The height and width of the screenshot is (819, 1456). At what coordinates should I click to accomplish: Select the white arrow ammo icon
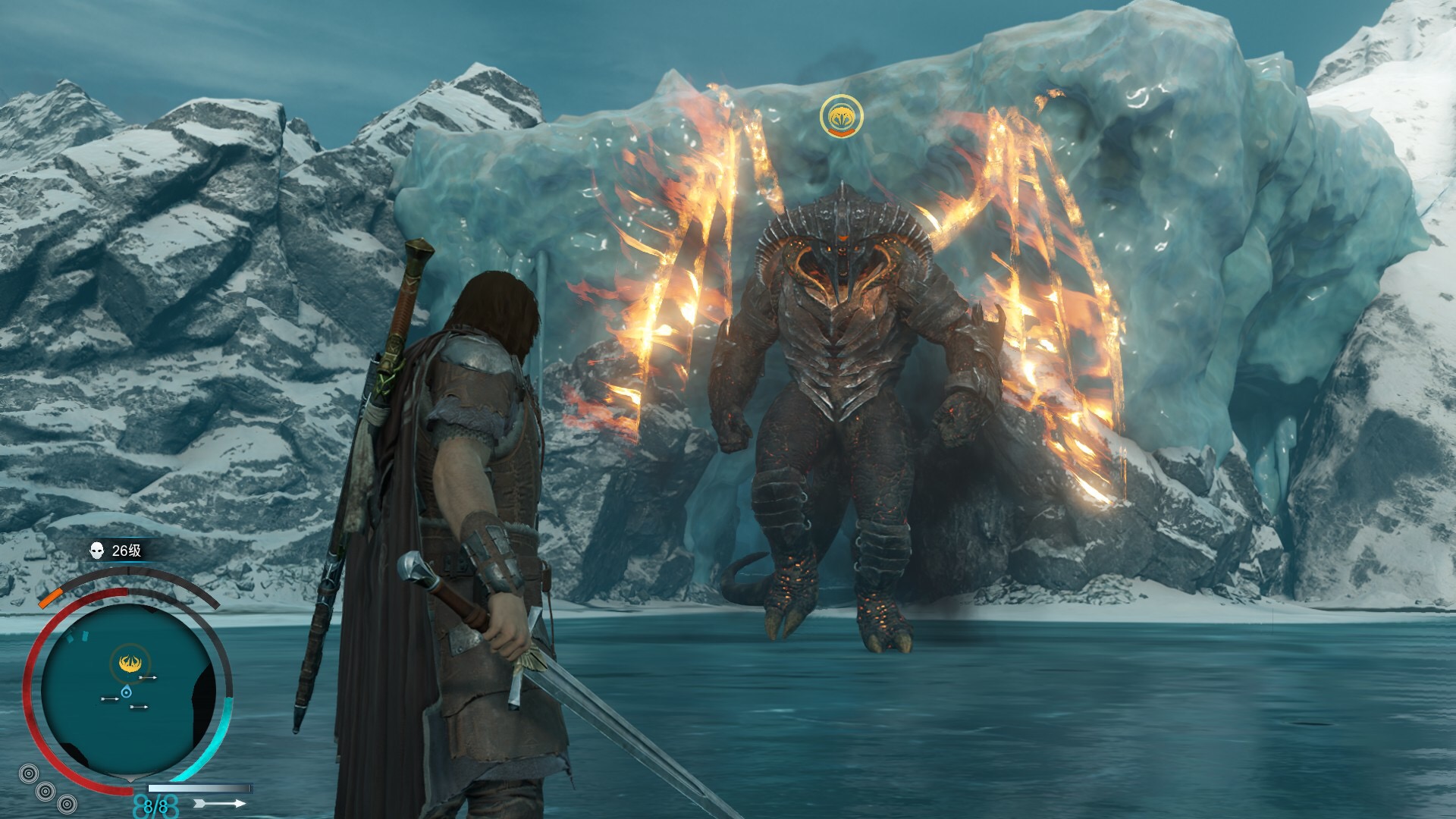tap(220, 802)
